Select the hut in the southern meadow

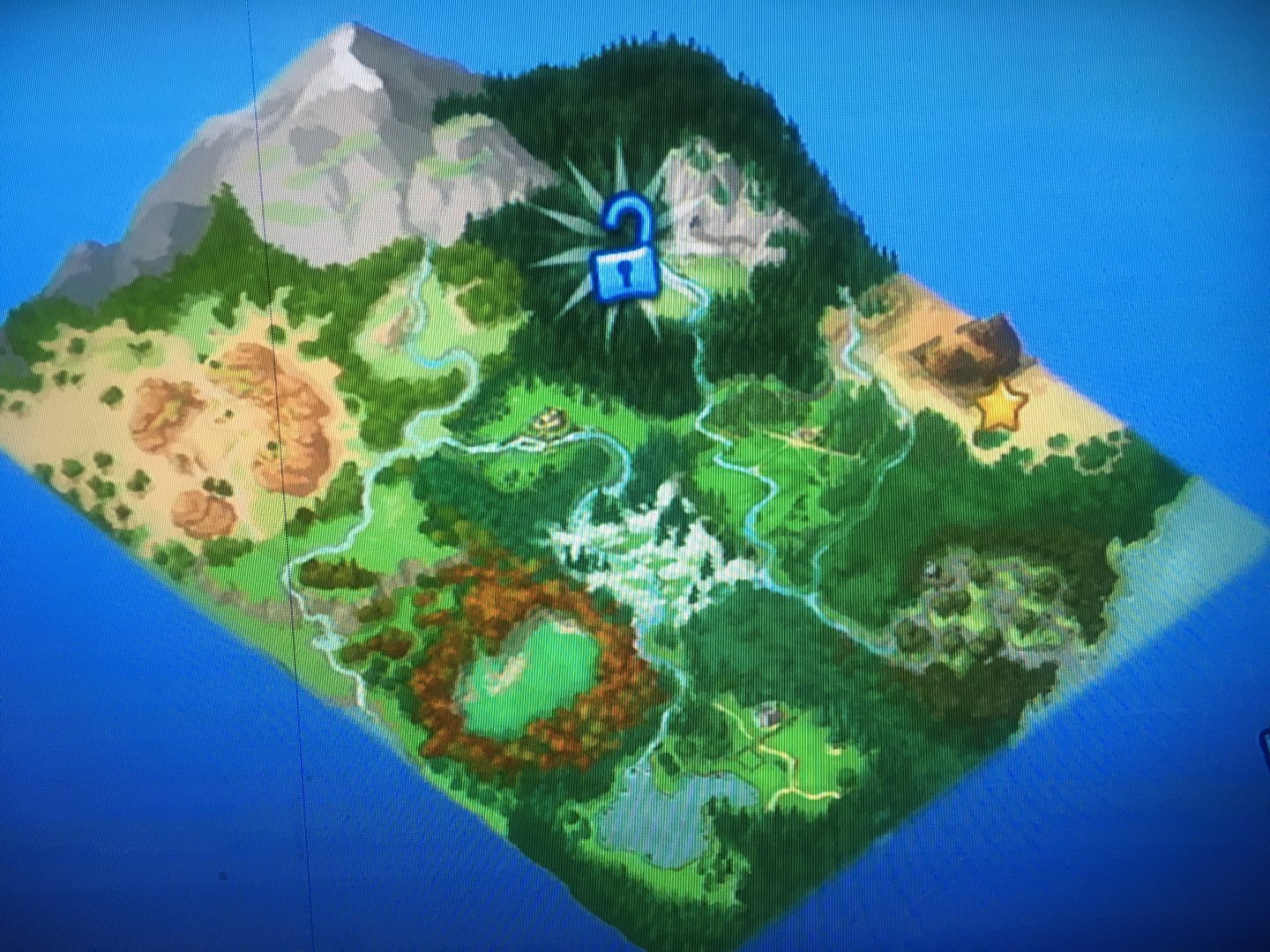pyautogui.click(x=771, y=714)
